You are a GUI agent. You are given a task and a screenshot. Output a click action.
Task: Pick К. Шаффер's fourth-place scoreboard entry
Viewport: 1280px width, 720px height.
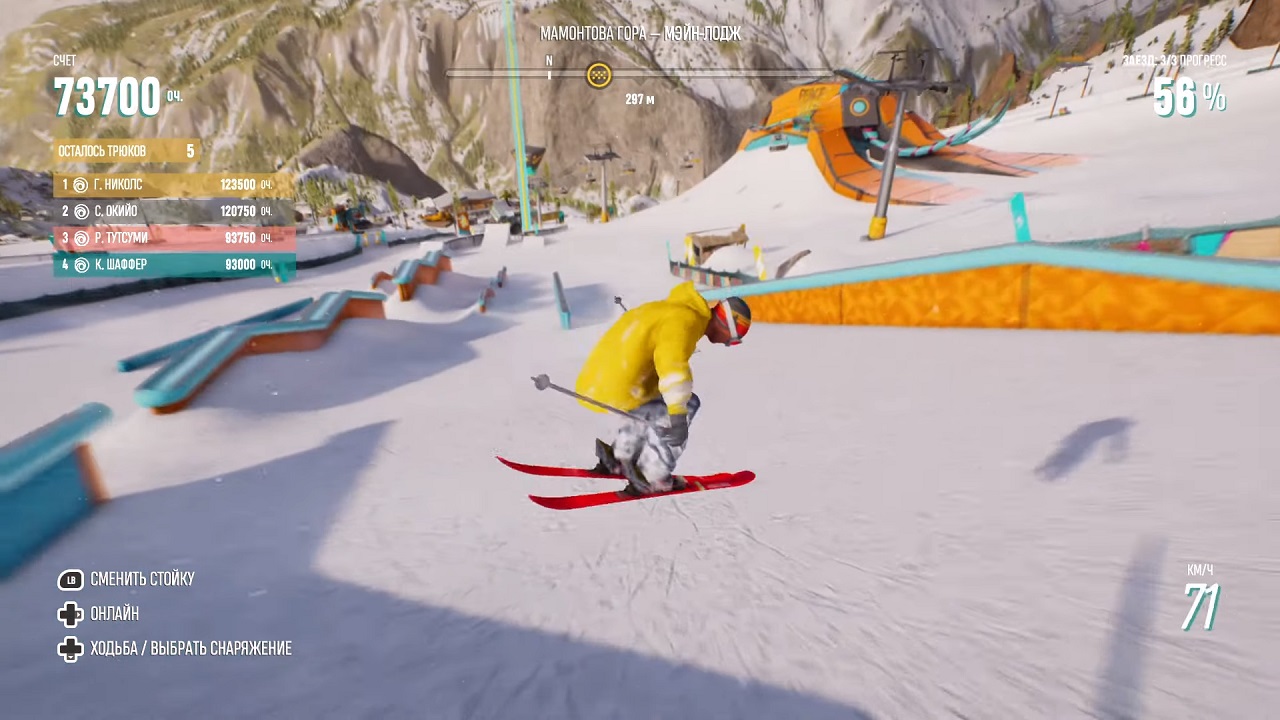click(174, 265)
